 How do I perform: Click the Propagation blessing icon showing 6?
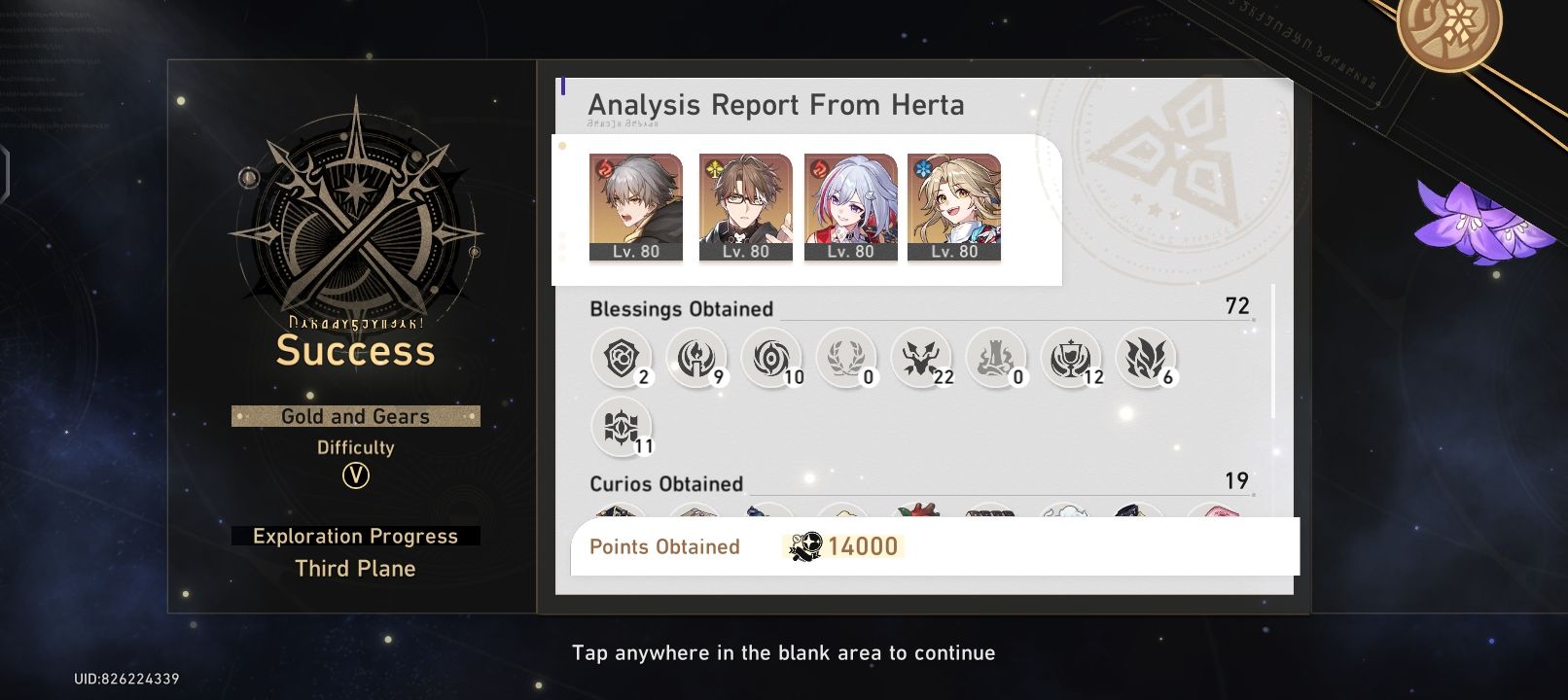[x=1147, y=358]
